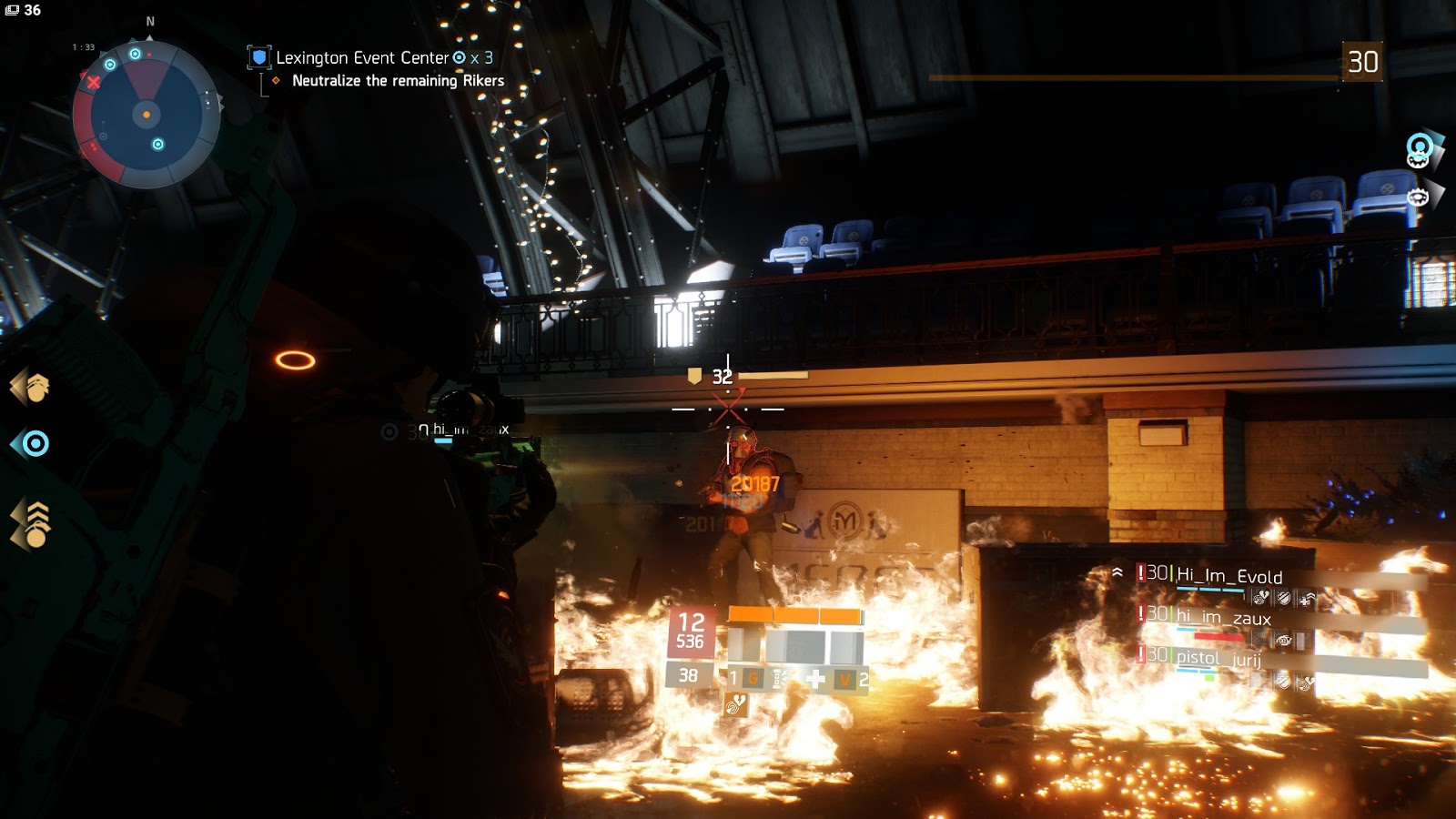Collapse the group list chevron
Viewport: 1456px width, 819px height.
pos(1117,572)
